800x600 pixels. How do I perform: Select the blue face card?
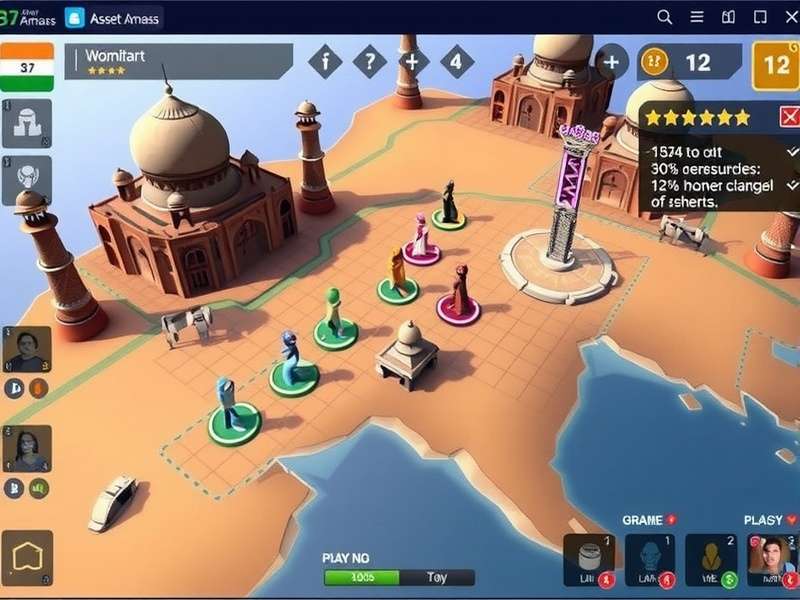[x=650, y=560]
